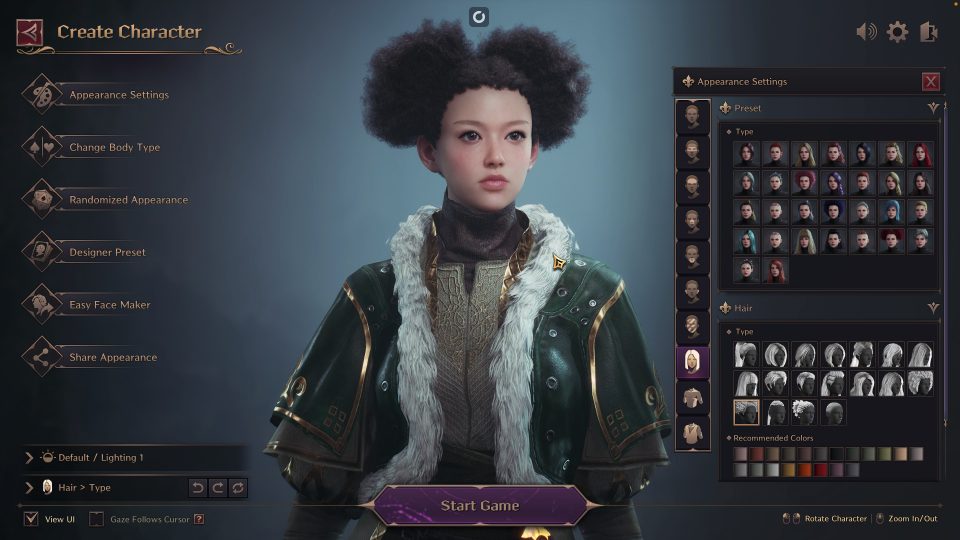Toggle the View UI checkbox
Screen dimensions: 960x540
tap(31, 519)
